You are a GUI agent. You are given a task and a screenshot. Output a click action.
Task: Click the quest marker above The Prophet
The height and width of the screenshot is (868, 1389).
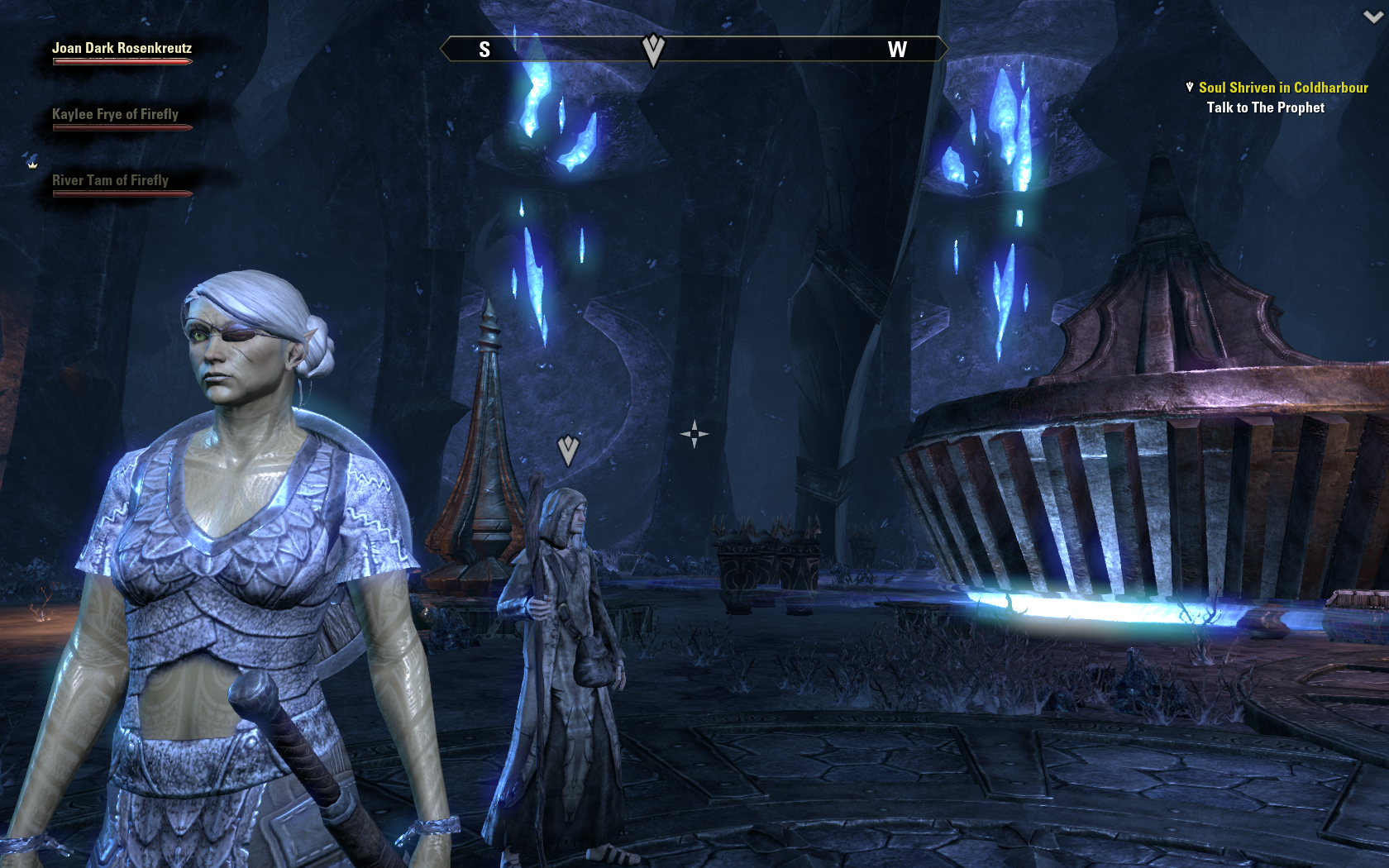568,451
